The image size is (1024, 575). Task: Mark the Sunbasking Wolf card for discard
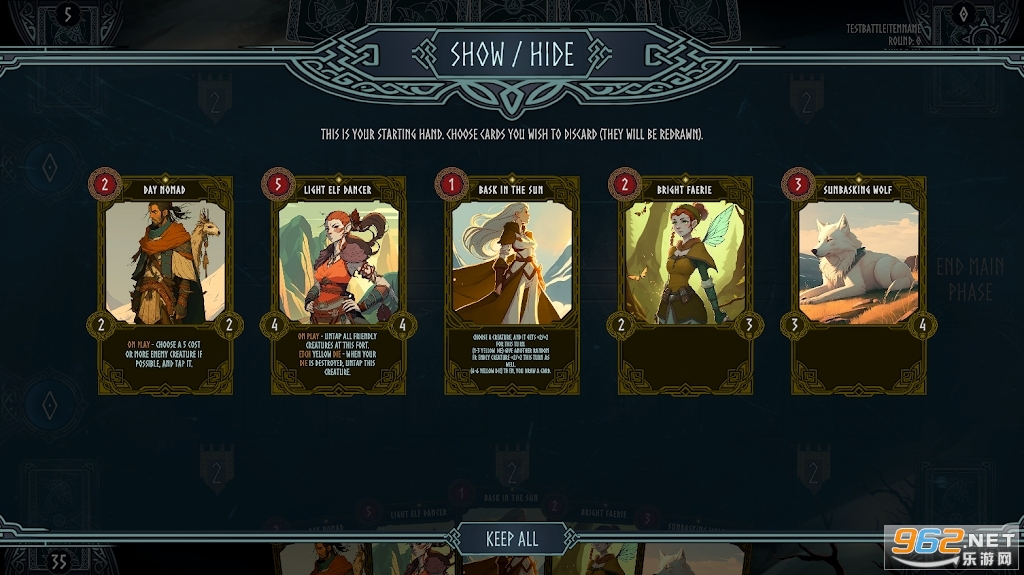click(858, 285)
